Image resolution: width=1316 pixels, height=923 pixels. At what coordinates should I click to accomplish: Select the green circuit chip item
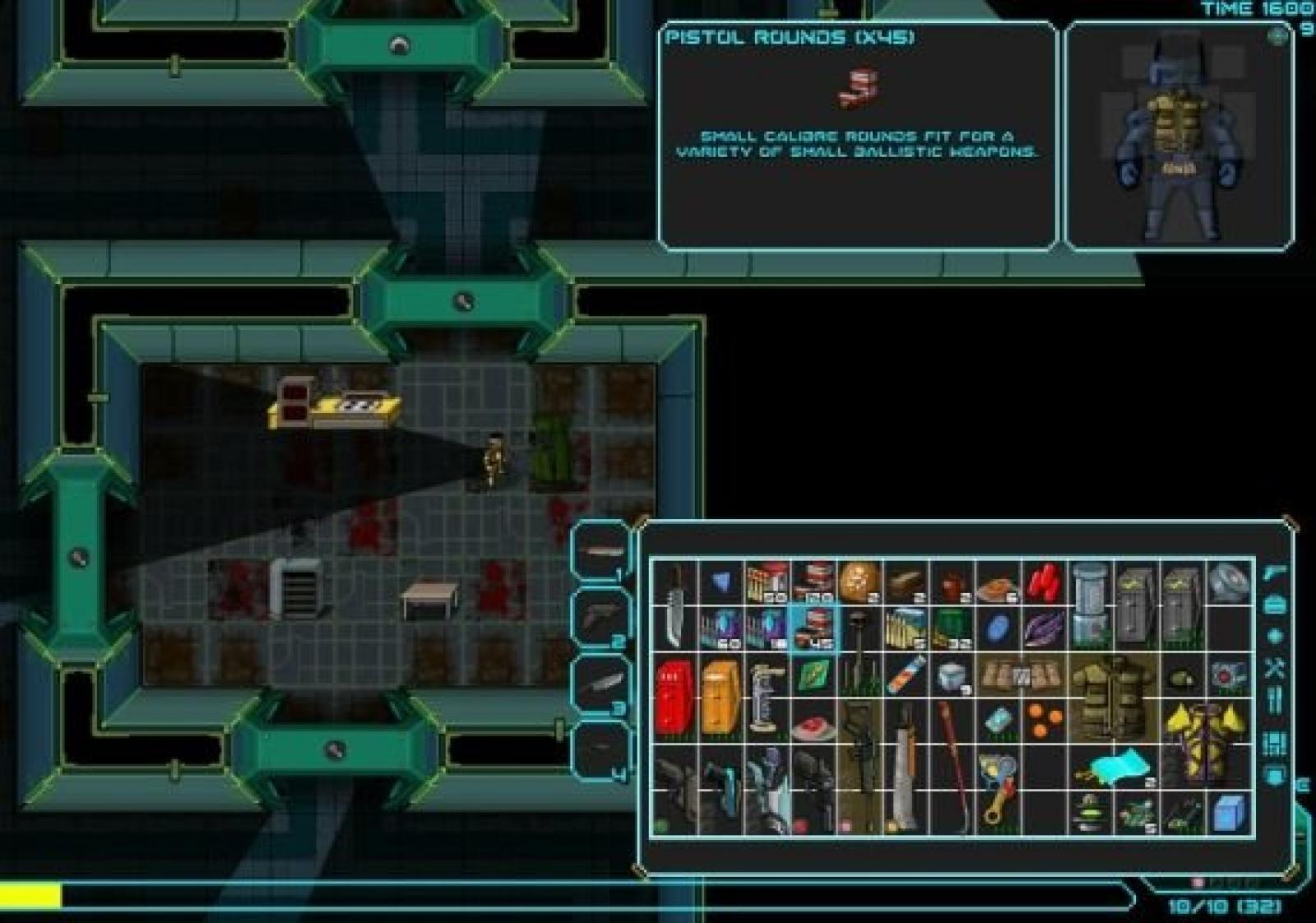pos(813,675)
